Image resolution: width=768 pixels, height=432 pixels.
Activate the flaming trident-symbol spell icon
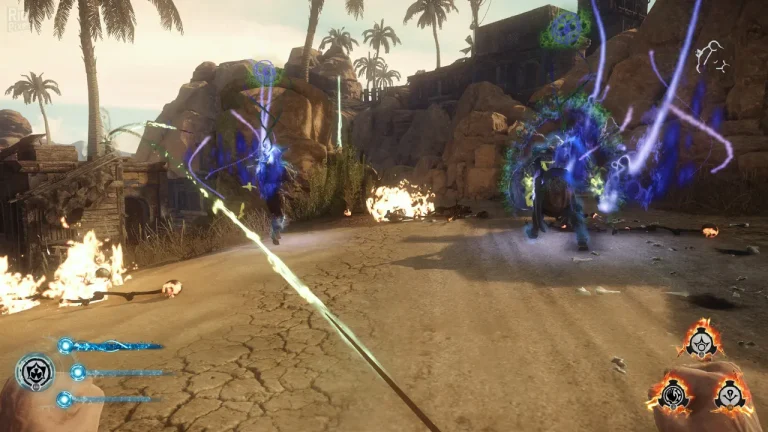point(730,394)
